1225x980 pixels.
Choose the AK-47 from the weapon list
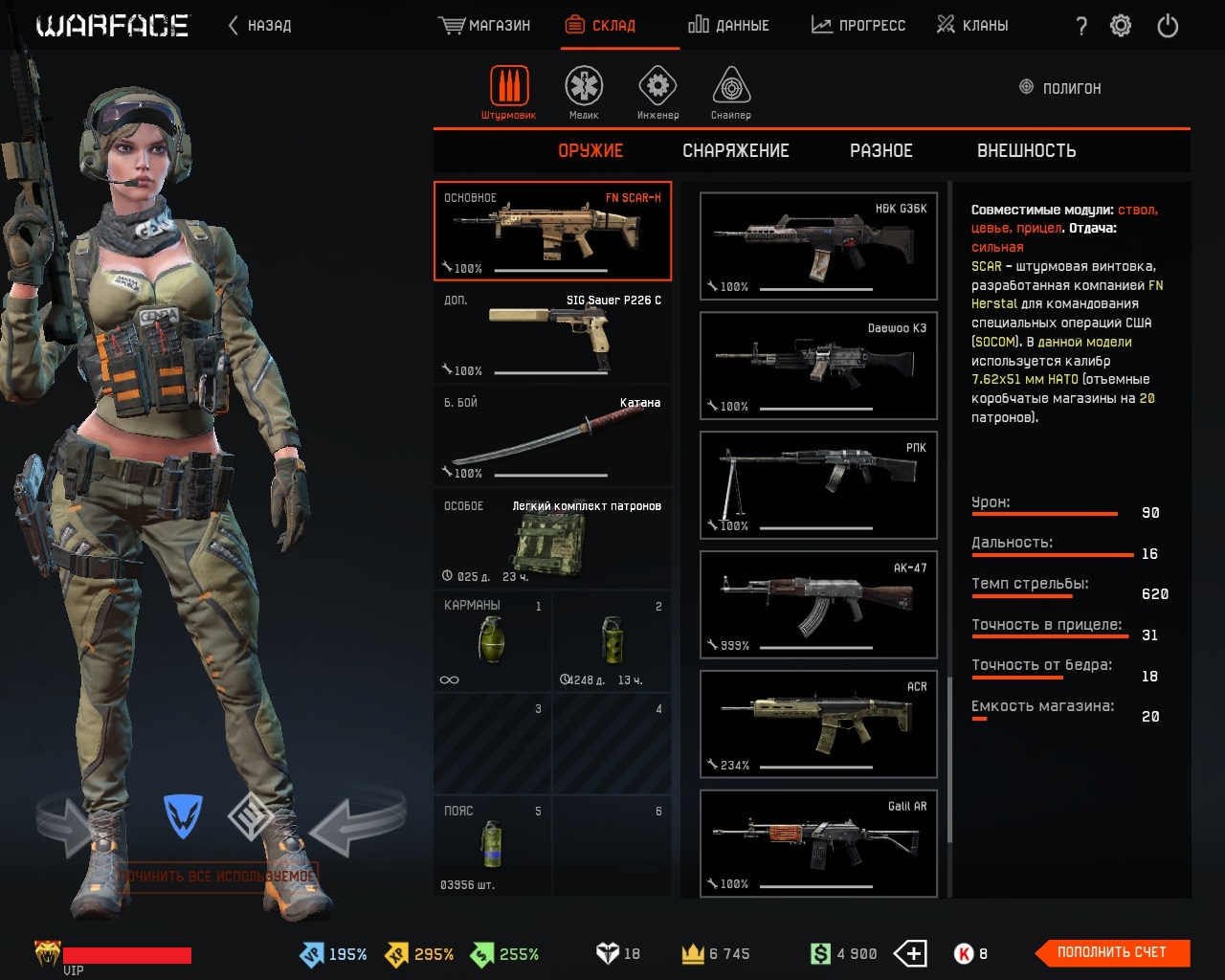[x=818, y=605]
